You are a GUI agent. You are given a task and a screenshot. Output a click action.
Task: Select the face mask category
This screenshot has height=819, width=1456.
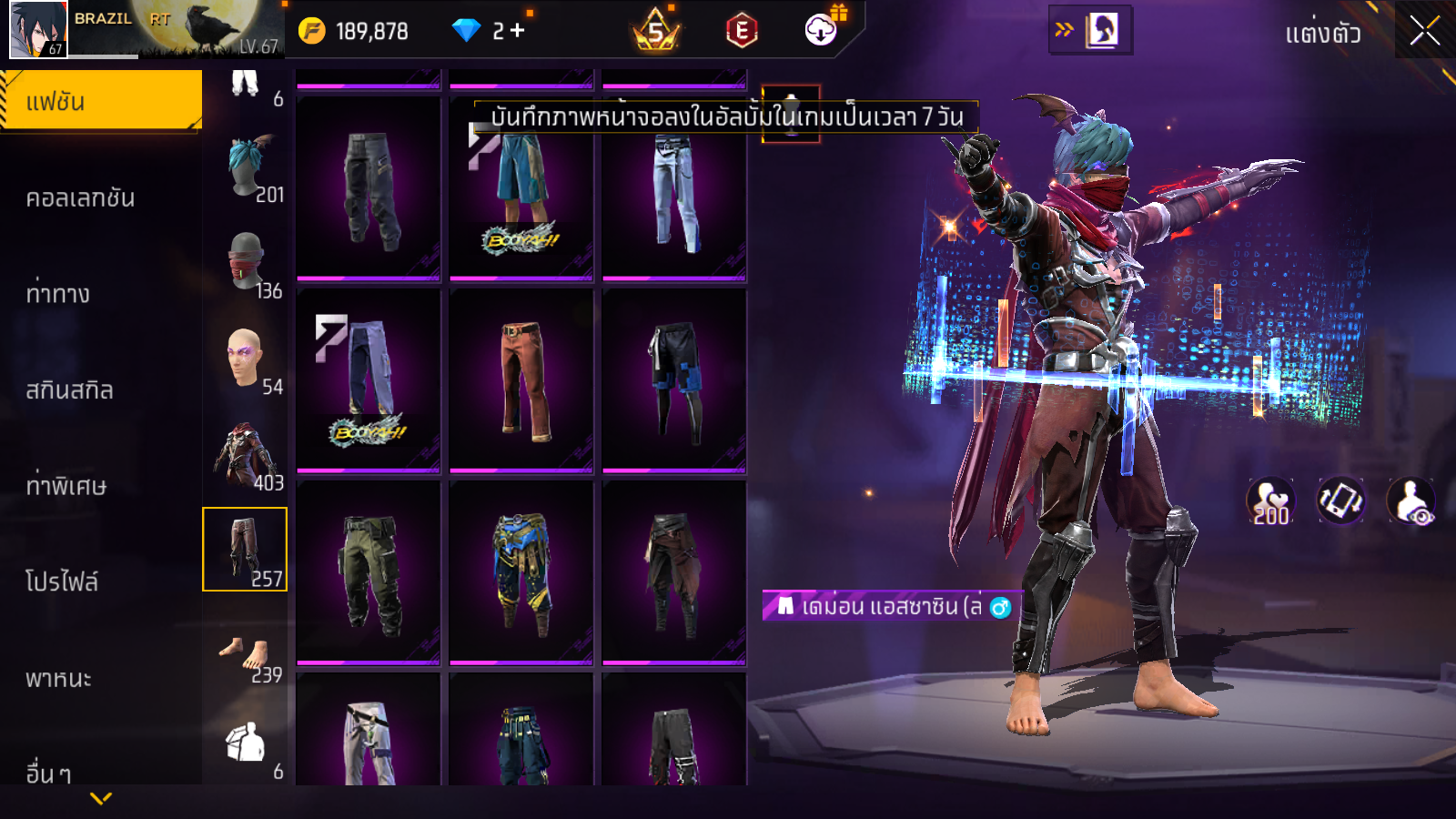[246, 264]
